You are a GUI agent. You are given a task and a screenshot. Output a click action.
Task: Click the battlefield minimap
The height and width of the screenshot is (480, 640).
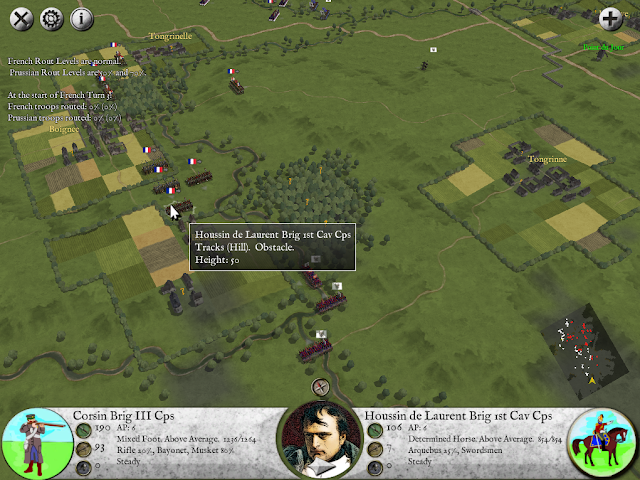pyautogui.click(x=580, y=352)
